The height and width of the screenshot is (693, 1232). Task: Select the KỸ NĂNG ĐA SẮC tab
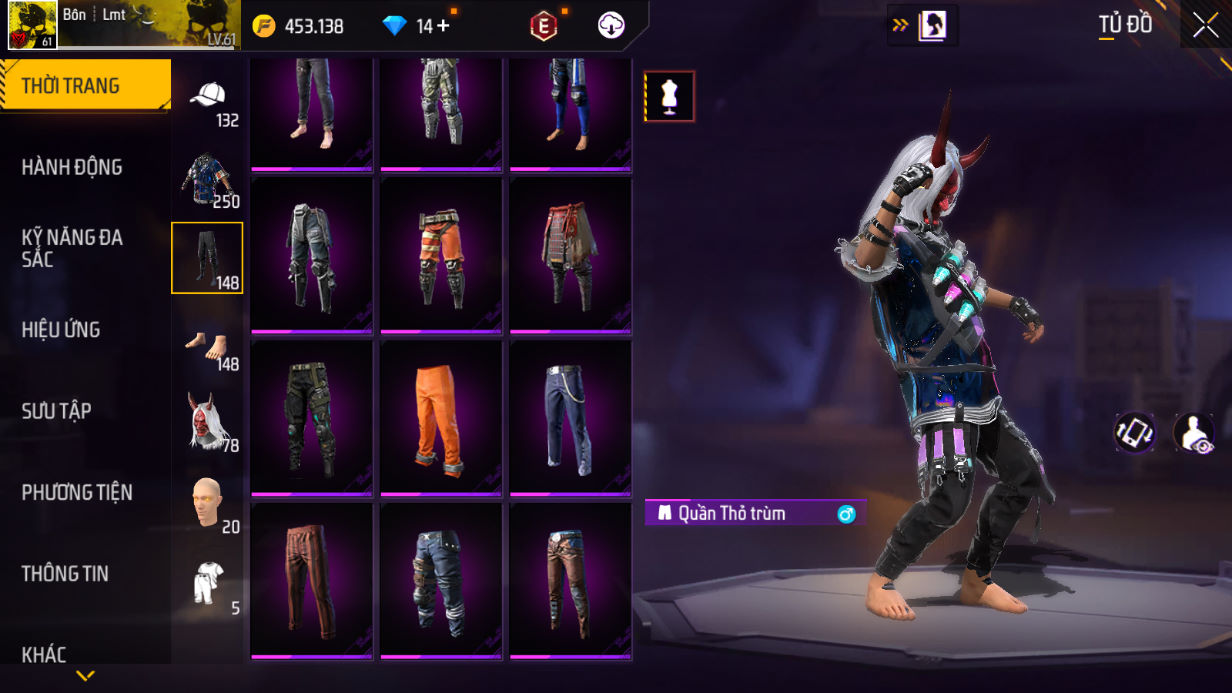[72, 248]
